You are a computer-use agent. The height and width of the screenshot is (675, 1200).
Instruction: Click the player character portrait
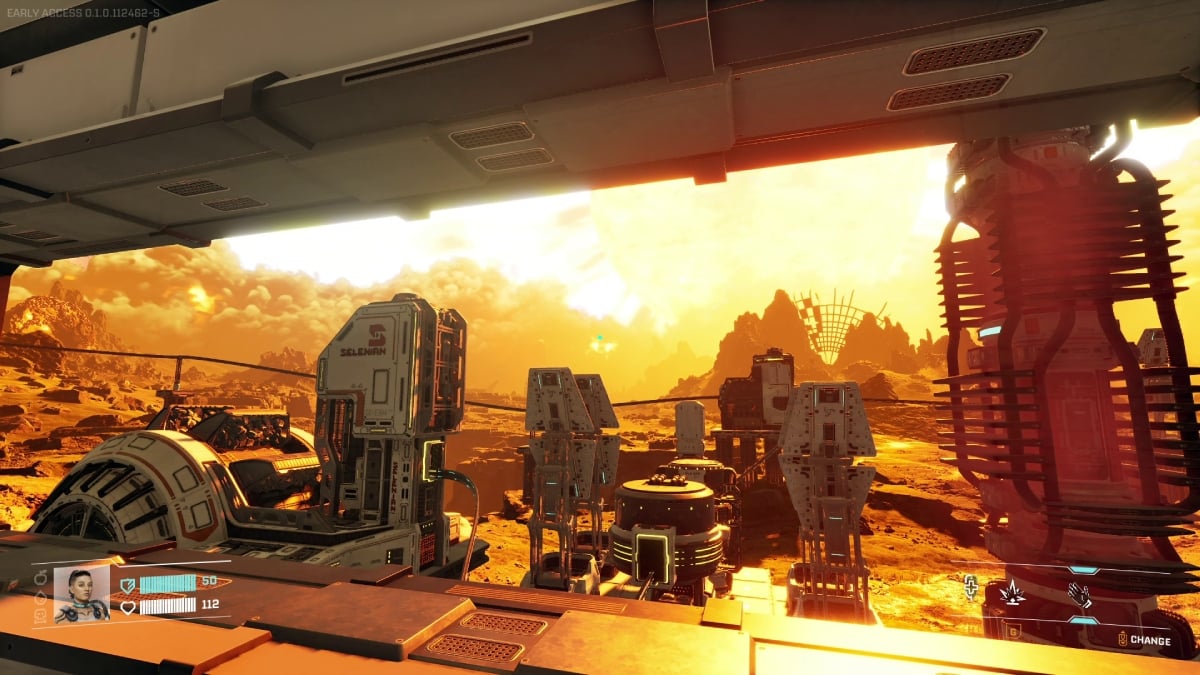point(81,594)
